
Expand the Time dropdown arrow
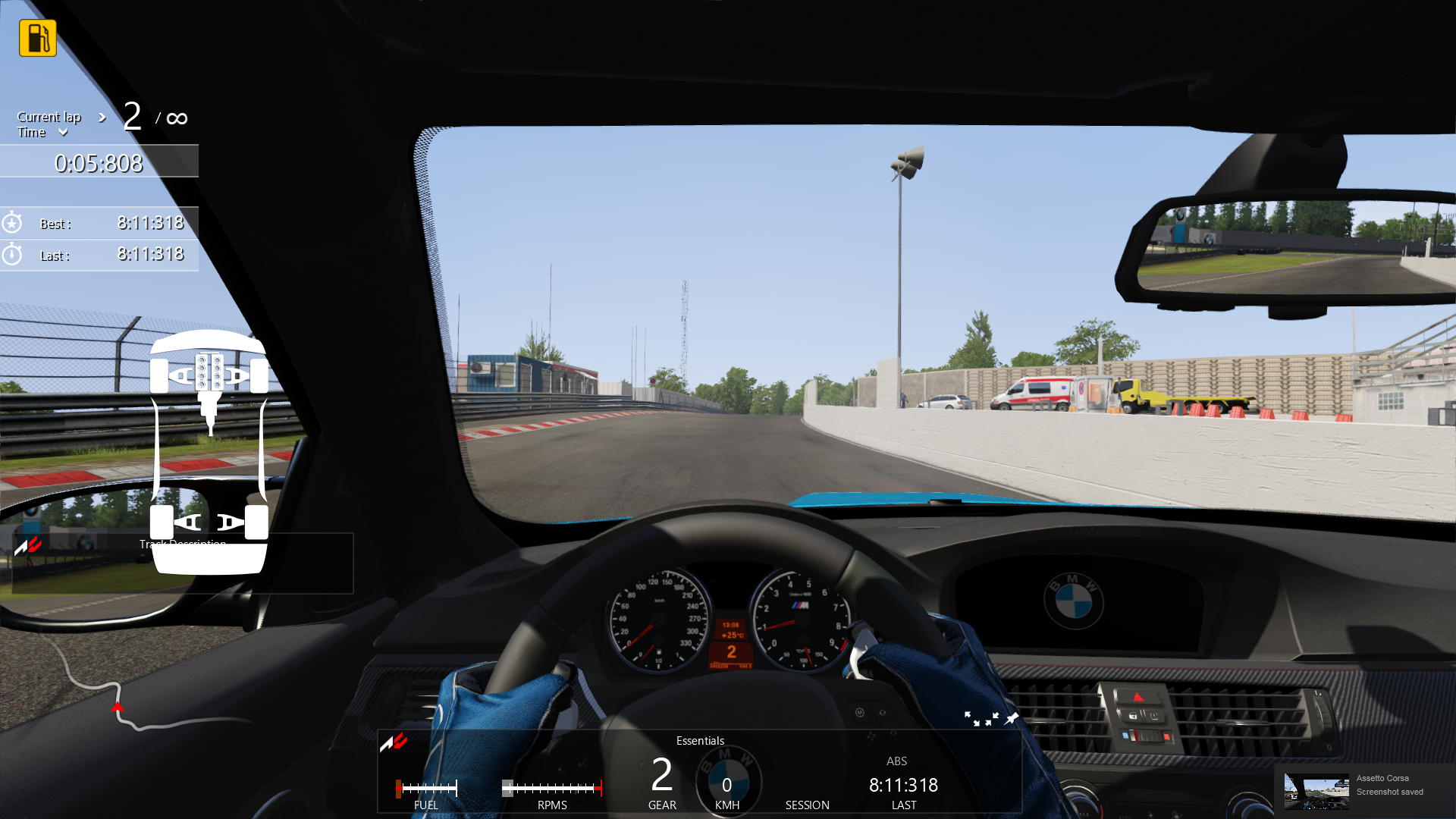pos(63,133)
